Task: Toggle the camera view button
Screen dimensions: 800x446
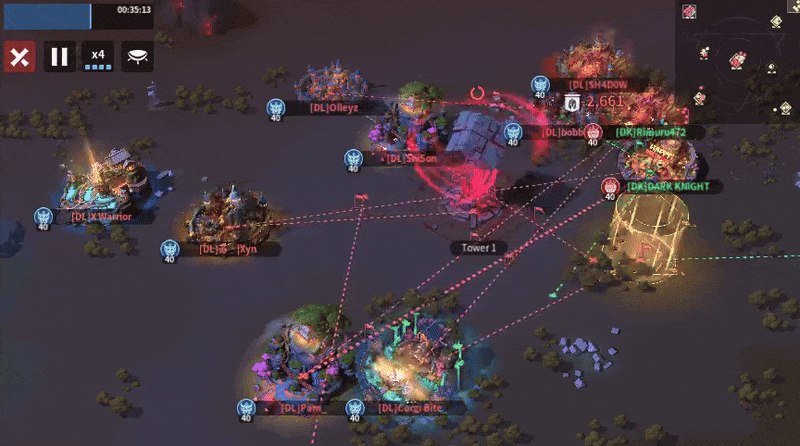Action: point(139,56)
